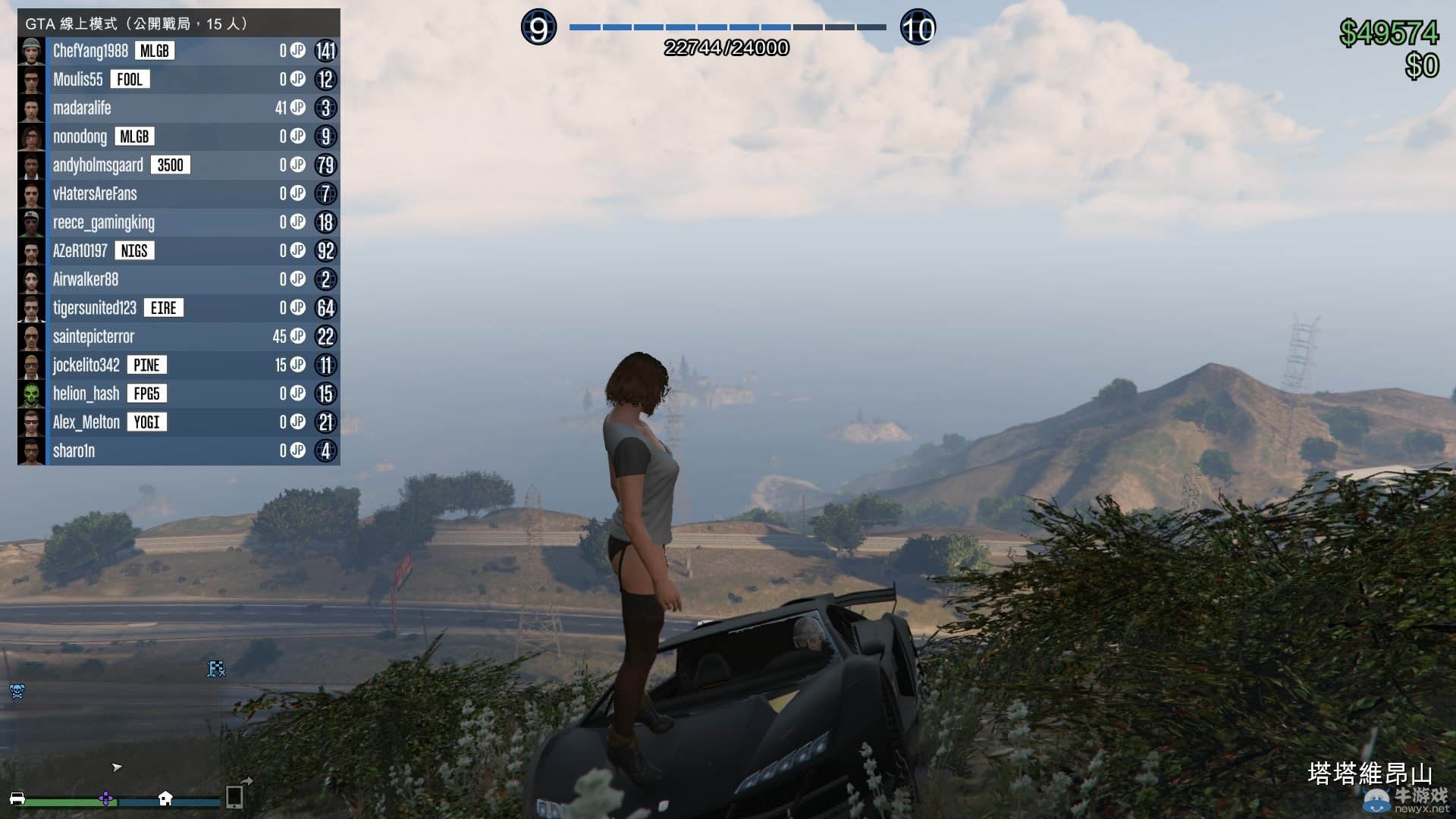1456x819 pixels.
Task: Toggle saintepicterror's JP badge
Action: click(x=298, y=336)
